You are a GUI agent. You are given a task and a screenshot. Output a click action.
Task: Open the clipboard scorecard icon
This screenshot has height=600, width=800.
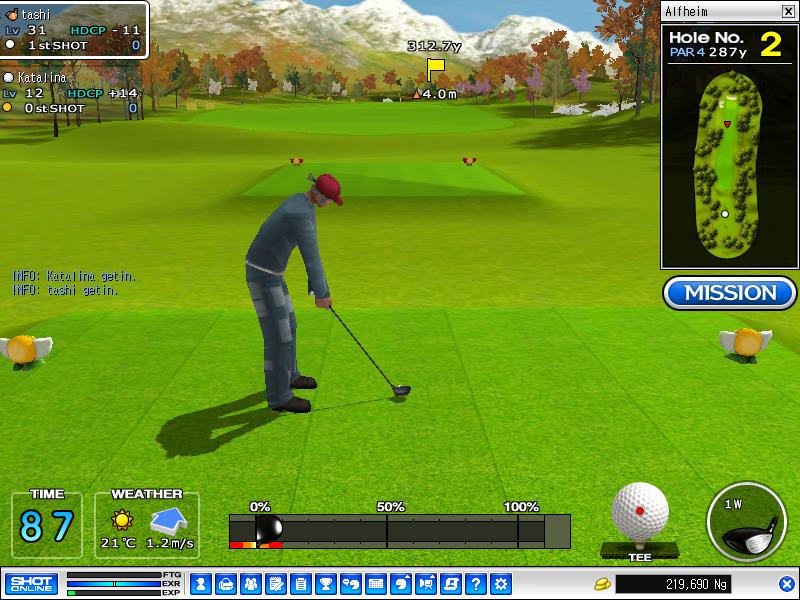click(x=300, y=583)
